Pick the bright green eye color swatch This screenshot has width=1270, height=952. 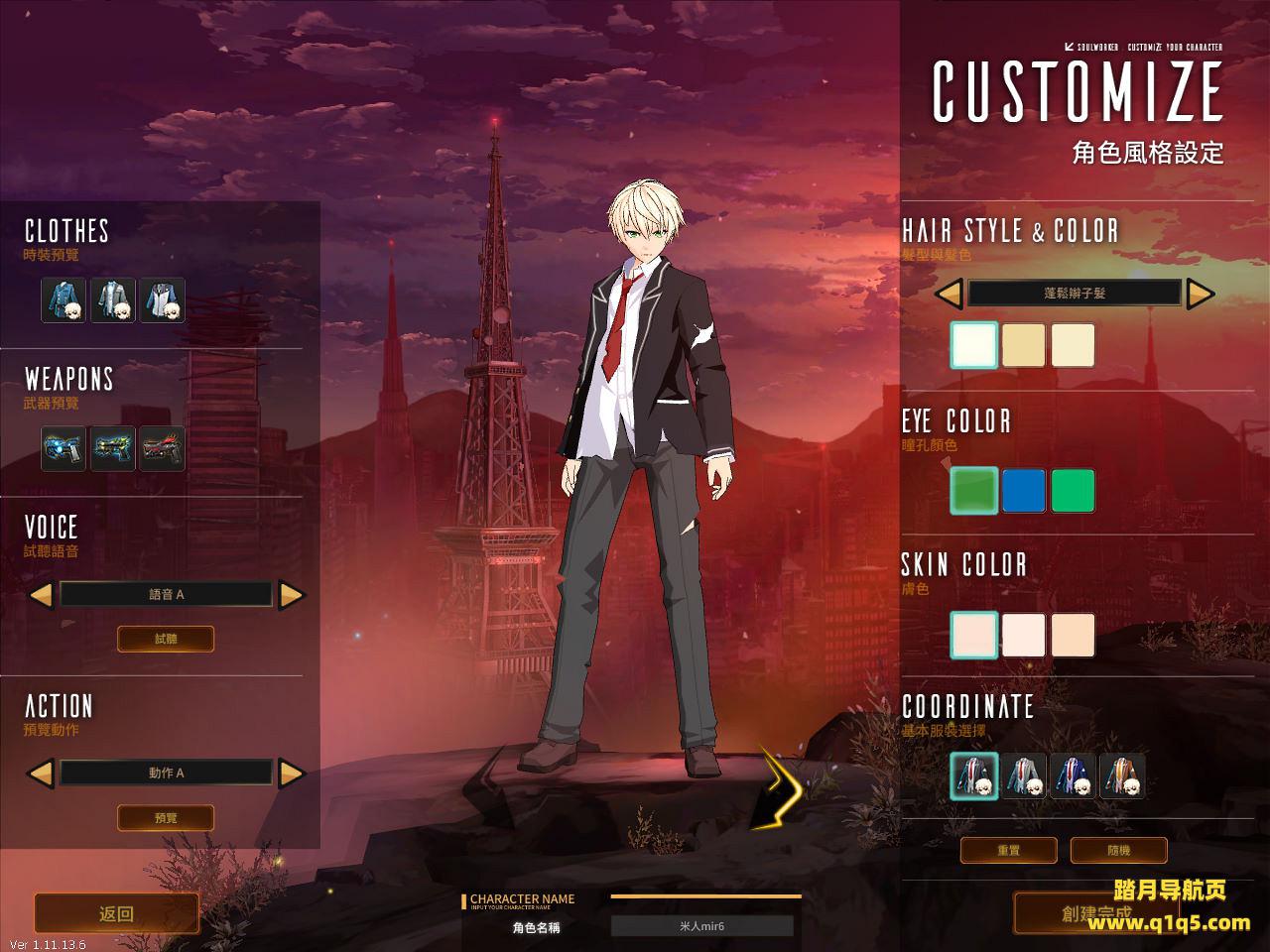click(x=1073, y=491)
